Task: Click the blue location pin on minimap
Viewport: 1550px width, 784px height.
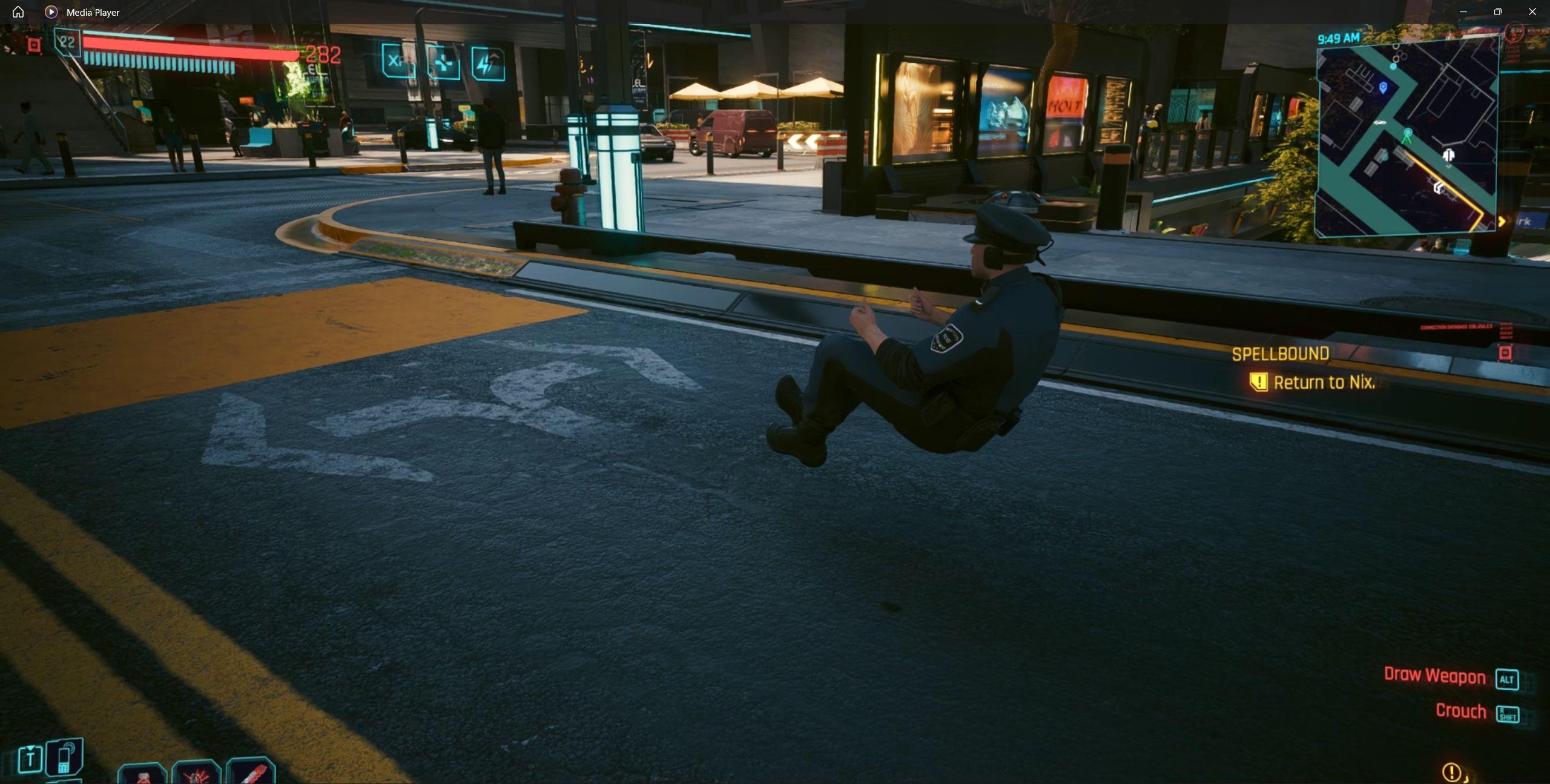Action: click(x=1383, y=88)
